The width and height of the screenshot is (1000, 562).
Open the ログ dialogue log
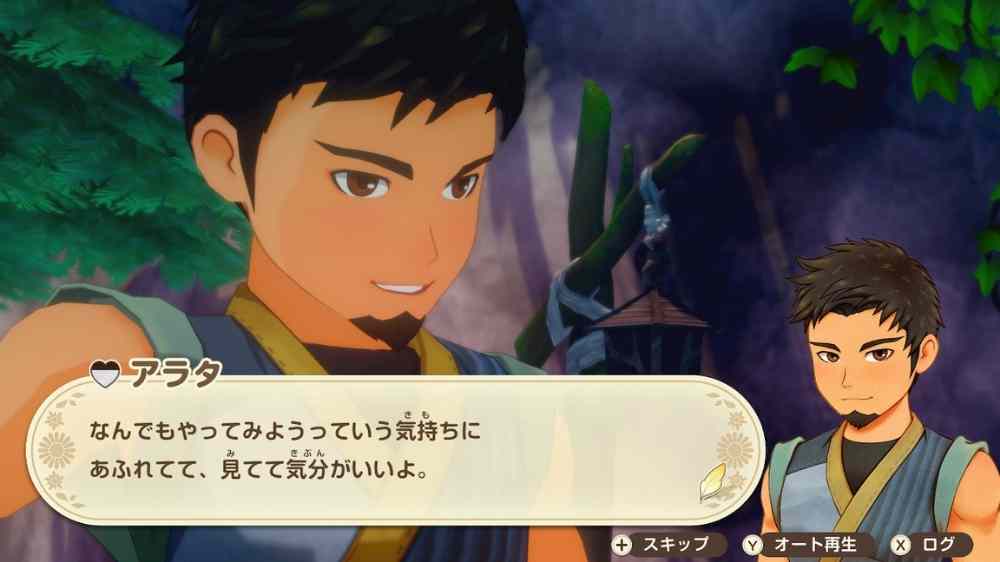(930, 545)
